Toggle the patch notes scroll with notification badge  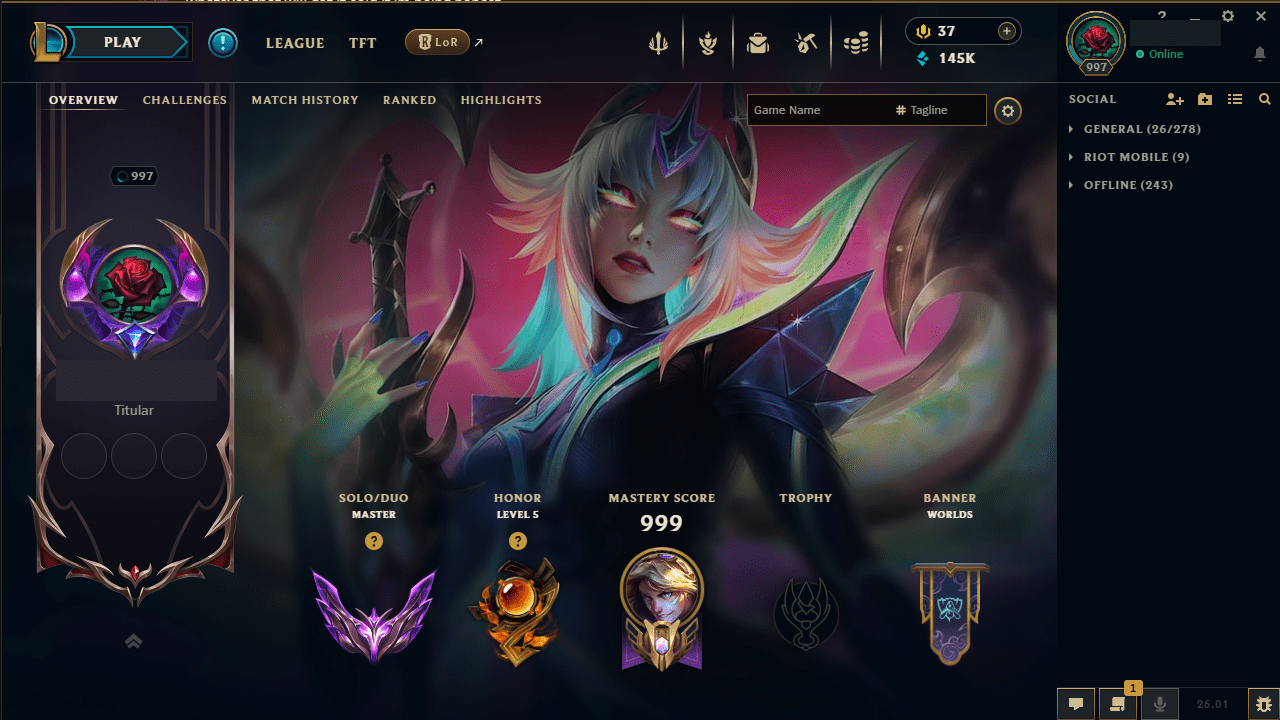(x=1117, y=703)
